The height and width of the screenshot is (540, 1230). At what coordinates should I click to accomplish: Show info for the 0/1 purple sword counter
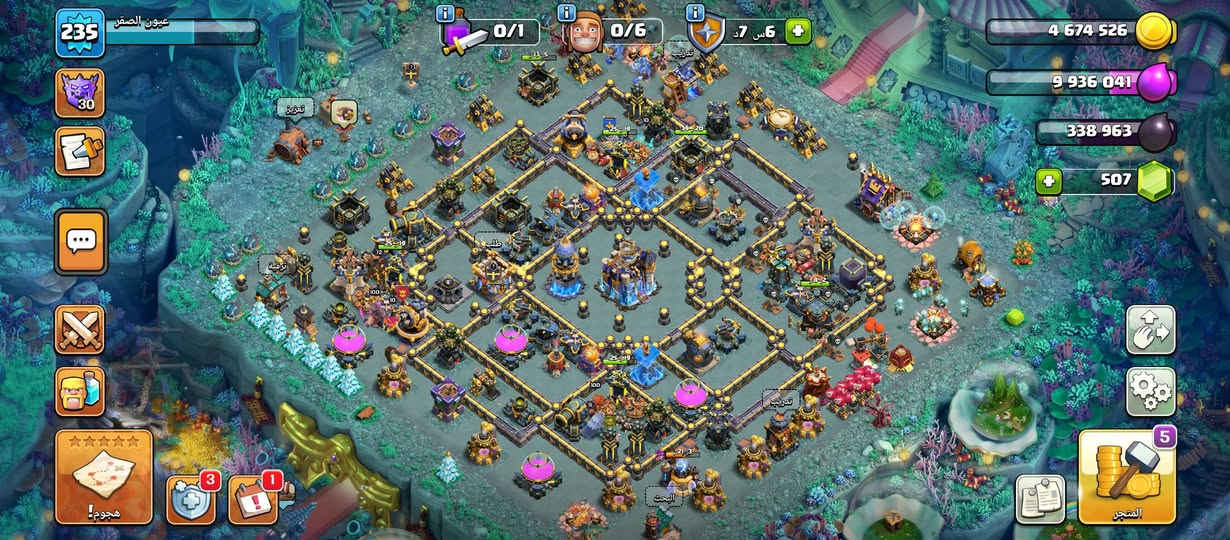click(446, 13)
